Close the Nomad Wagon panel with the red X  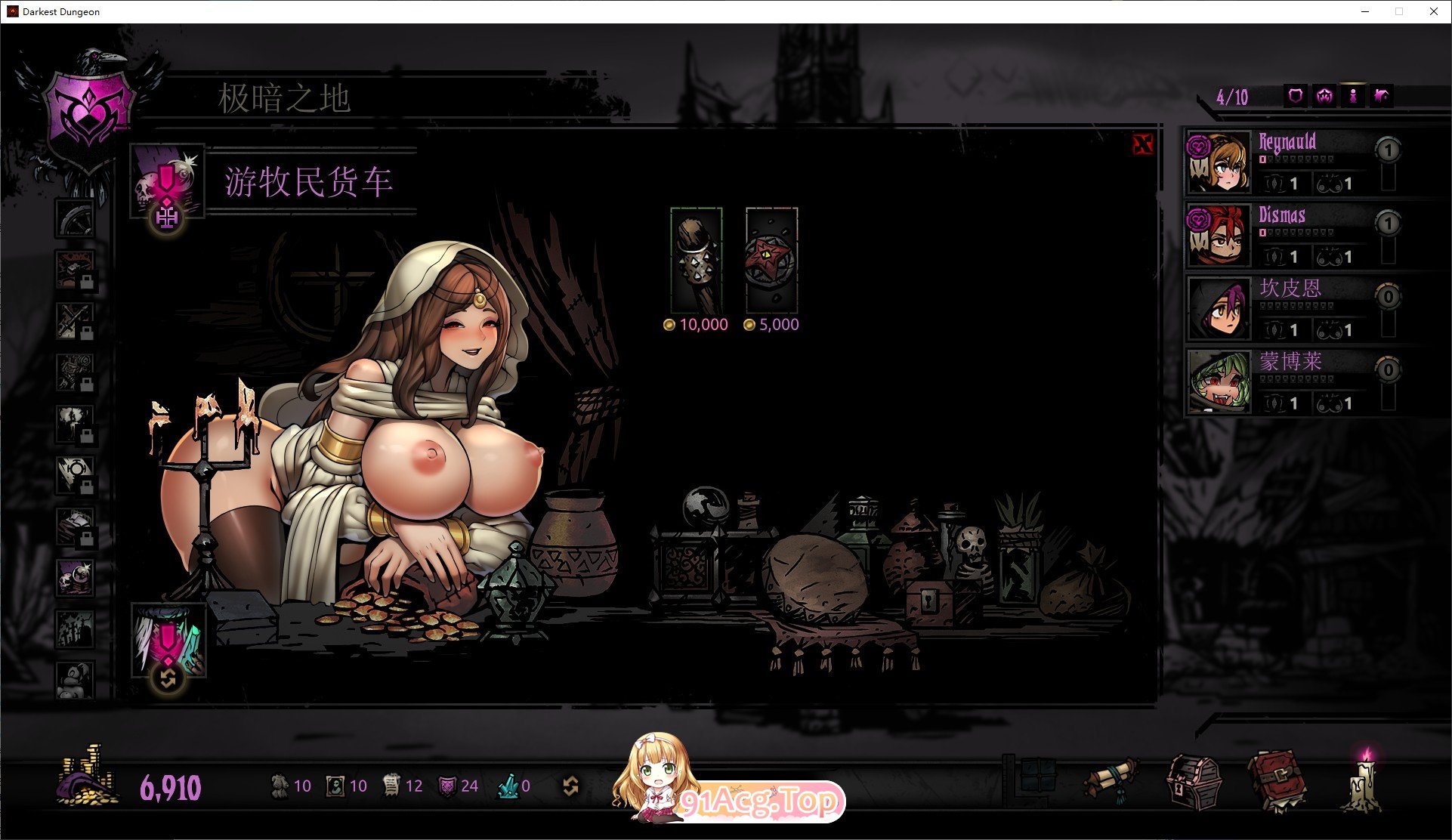(x=1143, y=144)
